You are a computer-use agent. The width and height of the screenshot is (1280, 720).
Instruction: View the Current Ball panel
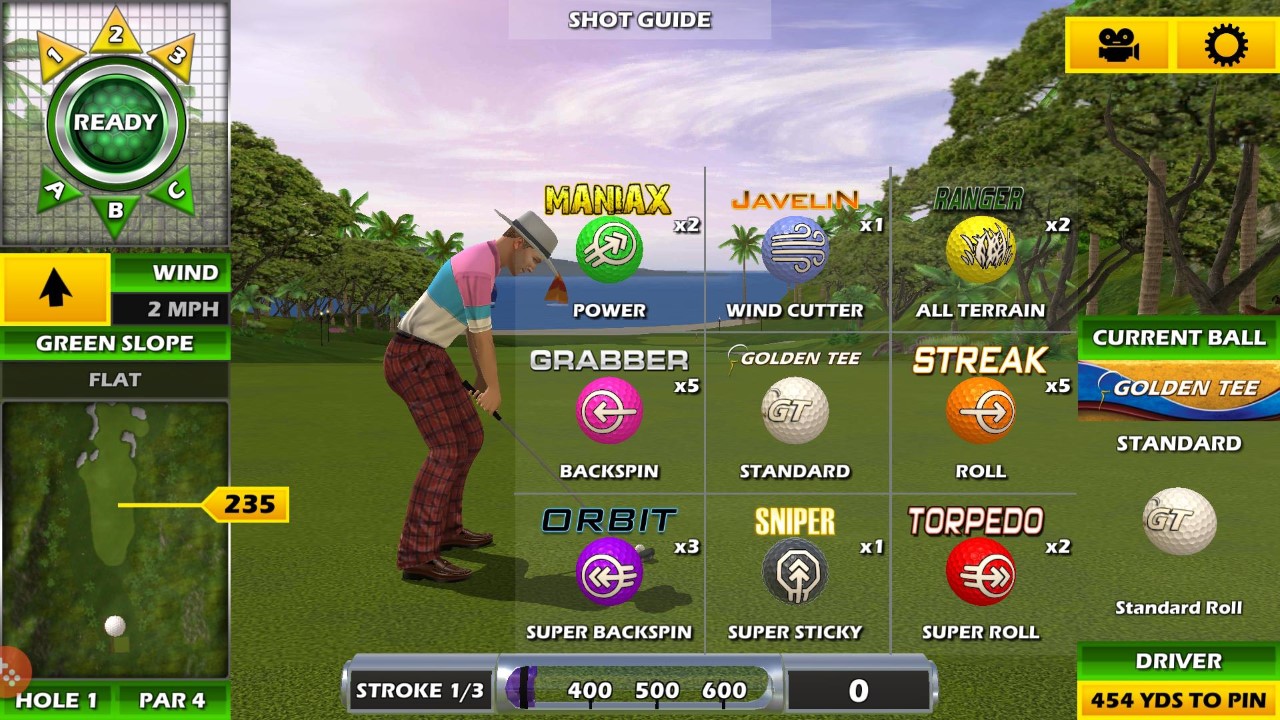coord(1178,338)
